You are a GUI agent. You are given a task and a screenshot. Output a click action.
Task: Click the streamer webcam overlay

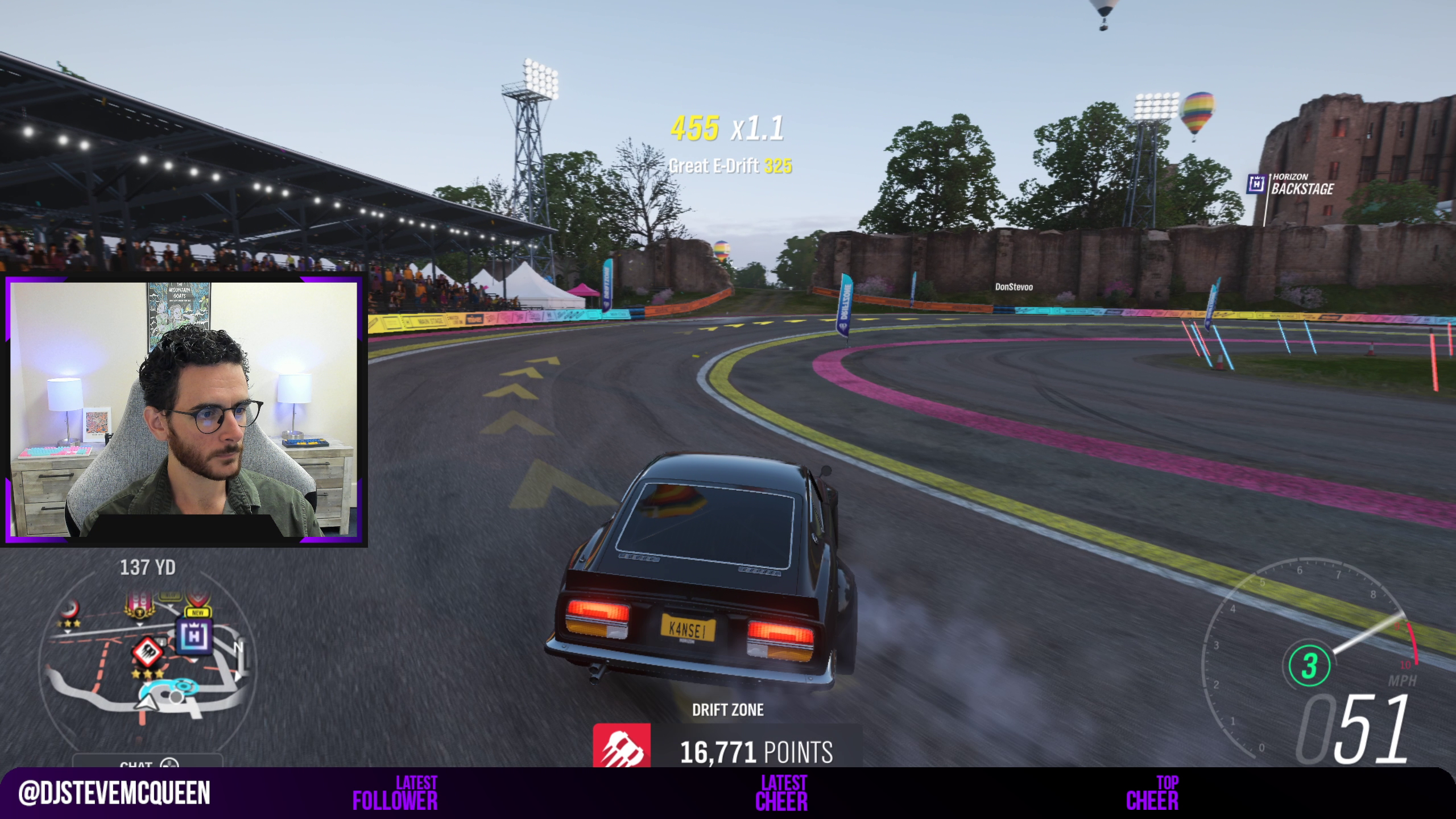[185, 411]
